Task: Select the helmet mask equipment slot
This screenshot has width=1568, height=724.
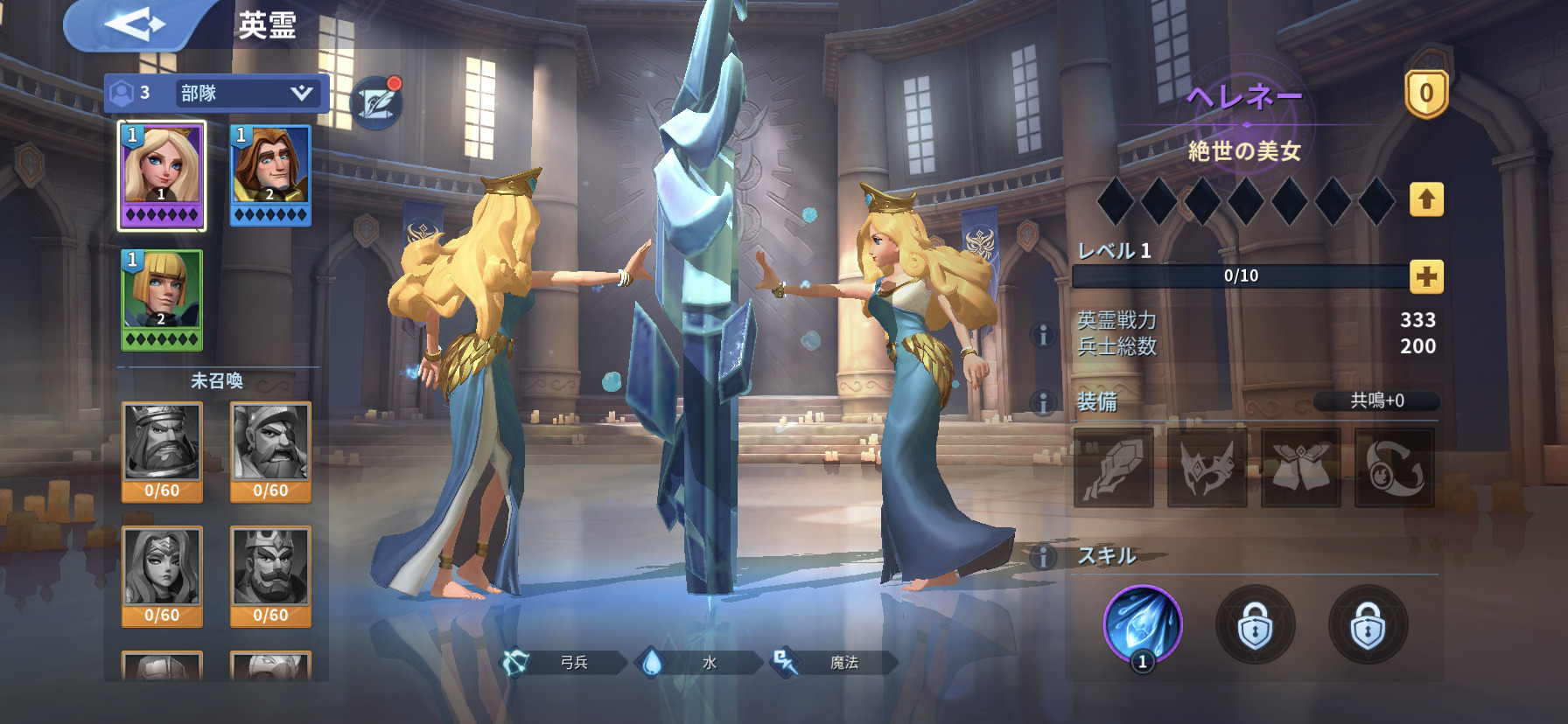Action: [1207, 468]
